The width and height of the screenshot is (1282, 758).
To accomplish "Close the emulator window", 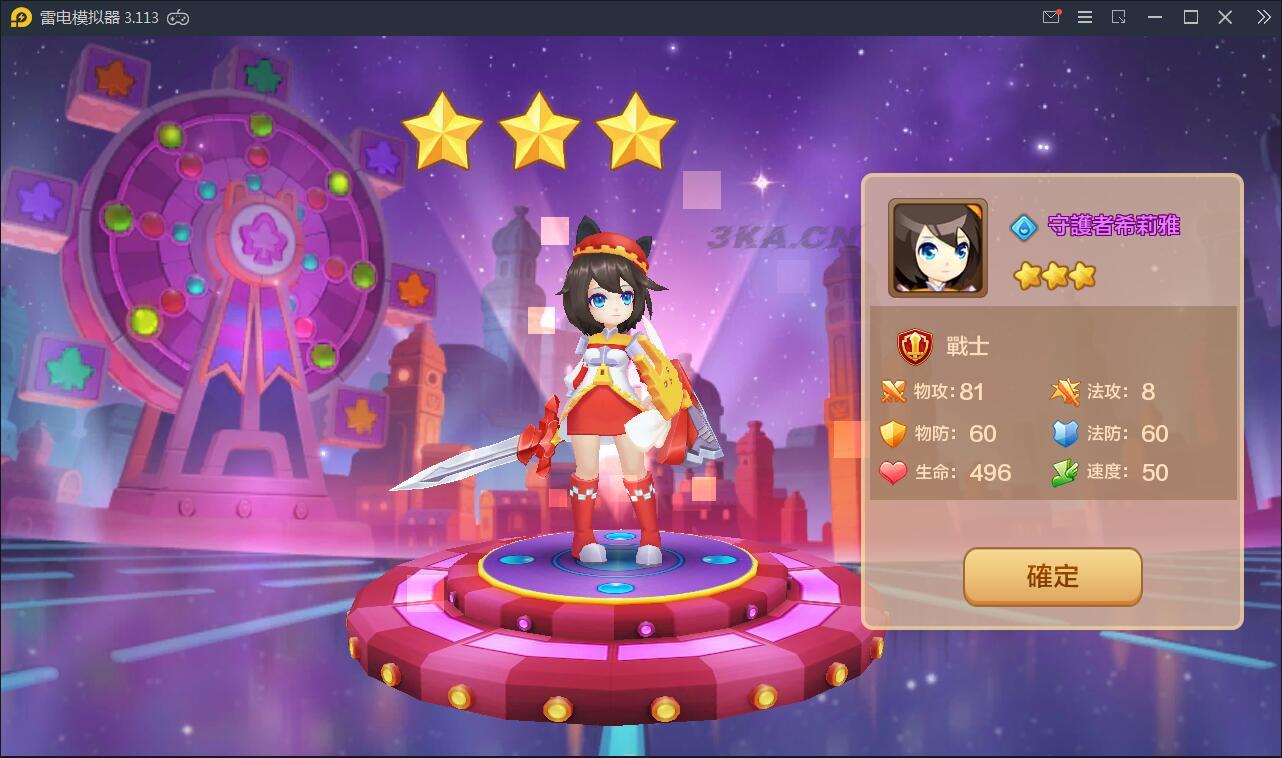I will (1225, 17).
